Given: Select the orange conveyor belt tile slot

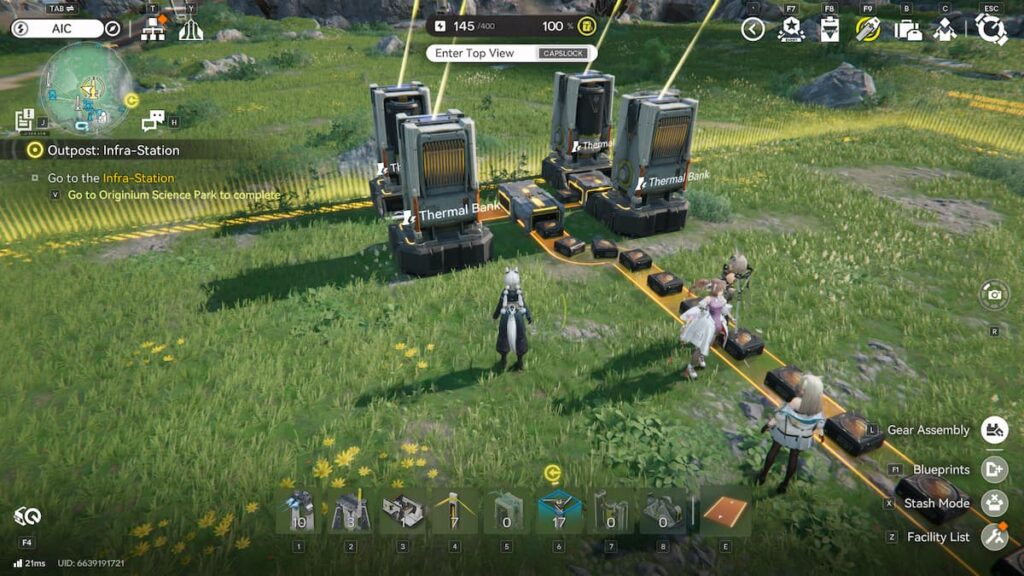Looking at the screenshot, I should pyautogui.click(x=726, y=512).
